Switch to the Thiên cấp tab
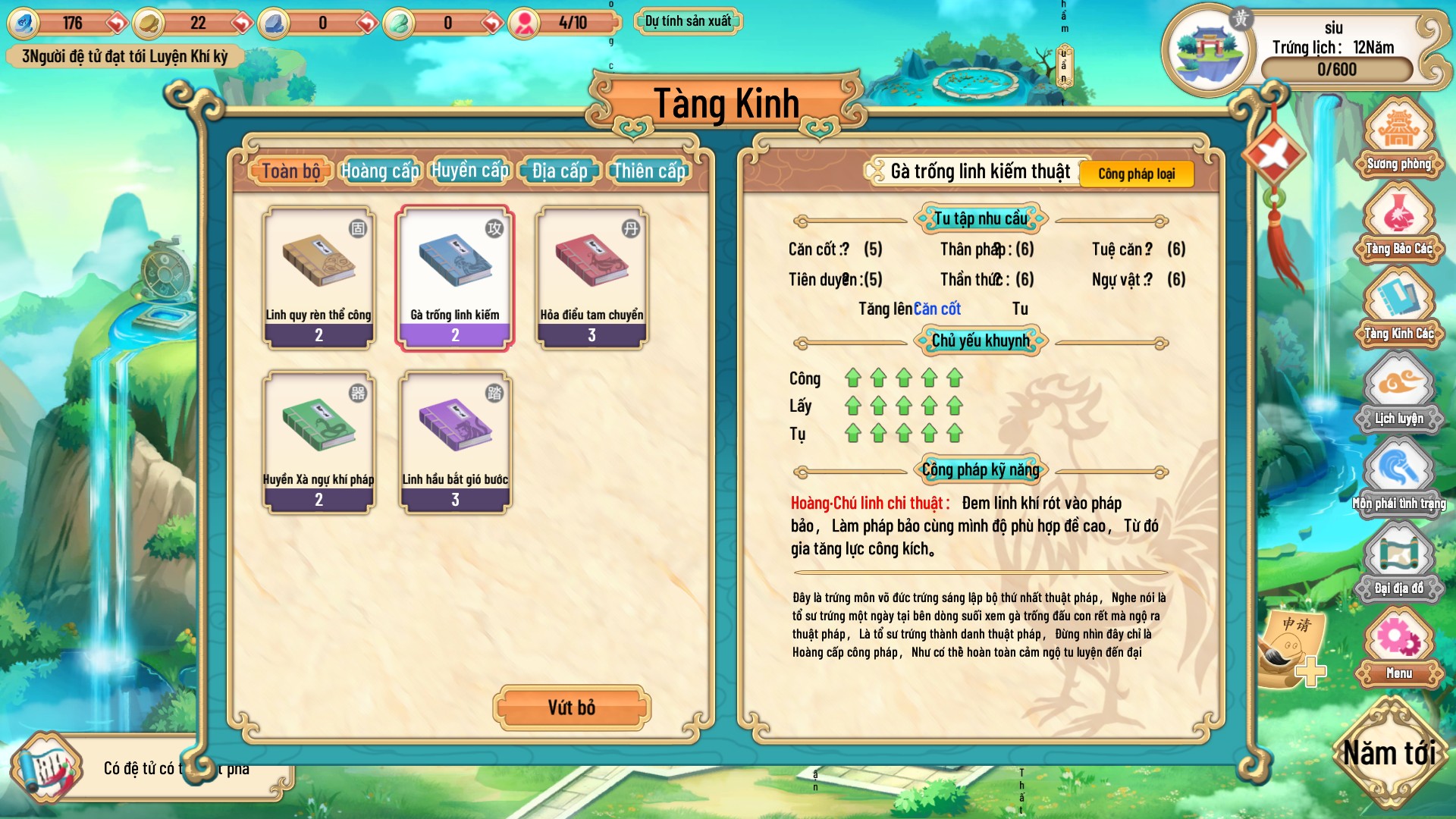Viewport: 1456px width, 819px height. pyautogui.click(x=648, y=171)
